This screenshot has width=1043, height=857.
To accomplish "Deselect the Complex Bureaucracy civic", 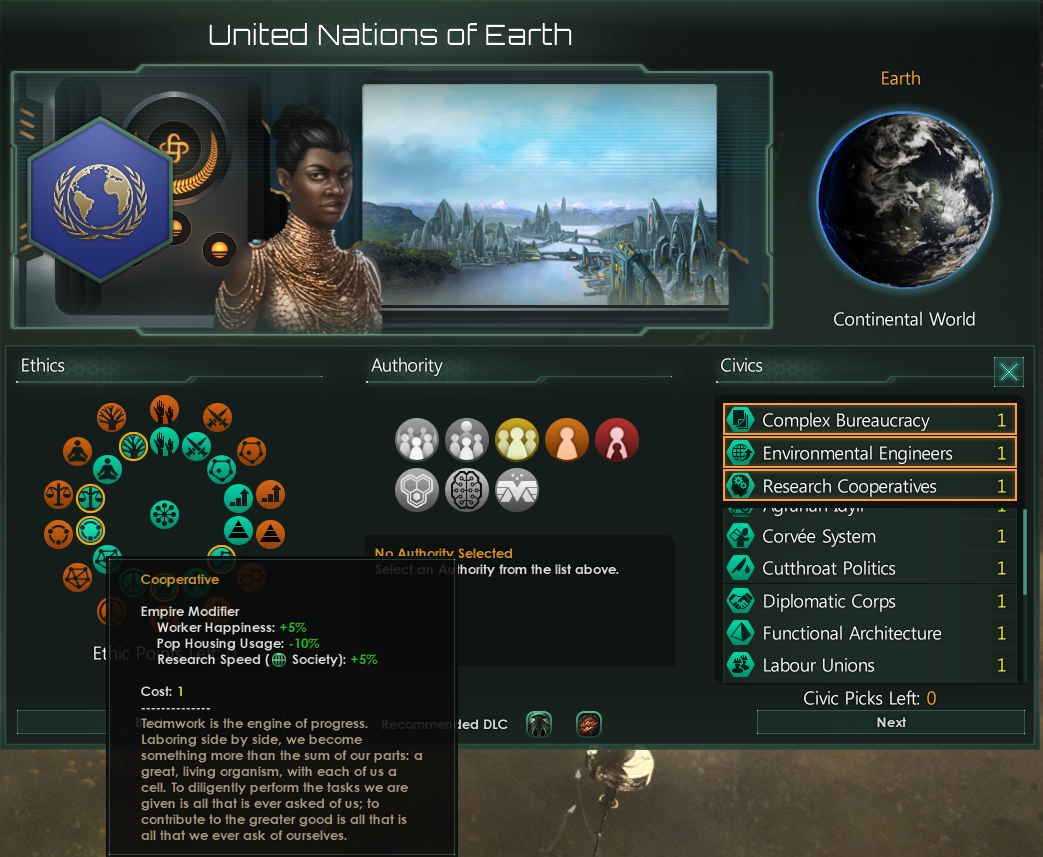I will point(869,420).
